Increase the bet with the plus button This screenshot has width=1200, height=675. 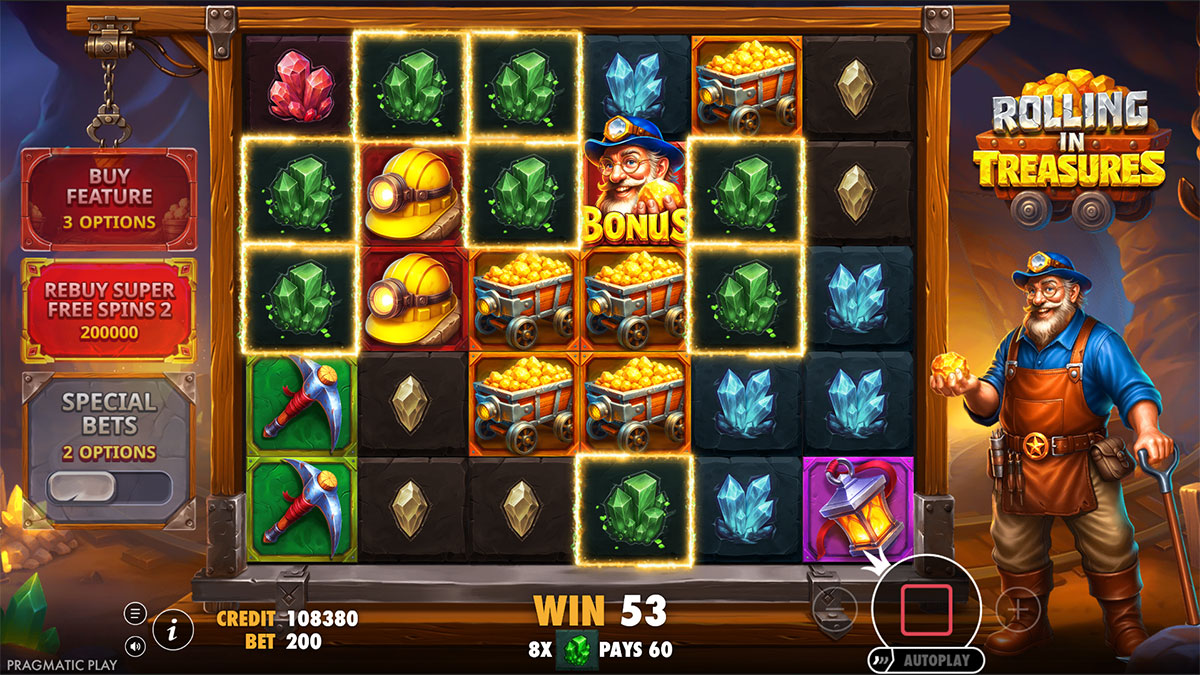[1019, 609]
